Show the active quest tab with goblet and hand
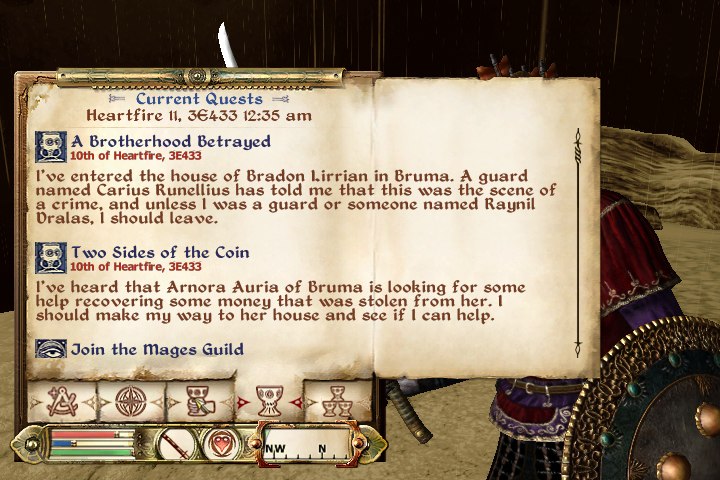Viewport: 720px width, 480px height. coord(199,401)
